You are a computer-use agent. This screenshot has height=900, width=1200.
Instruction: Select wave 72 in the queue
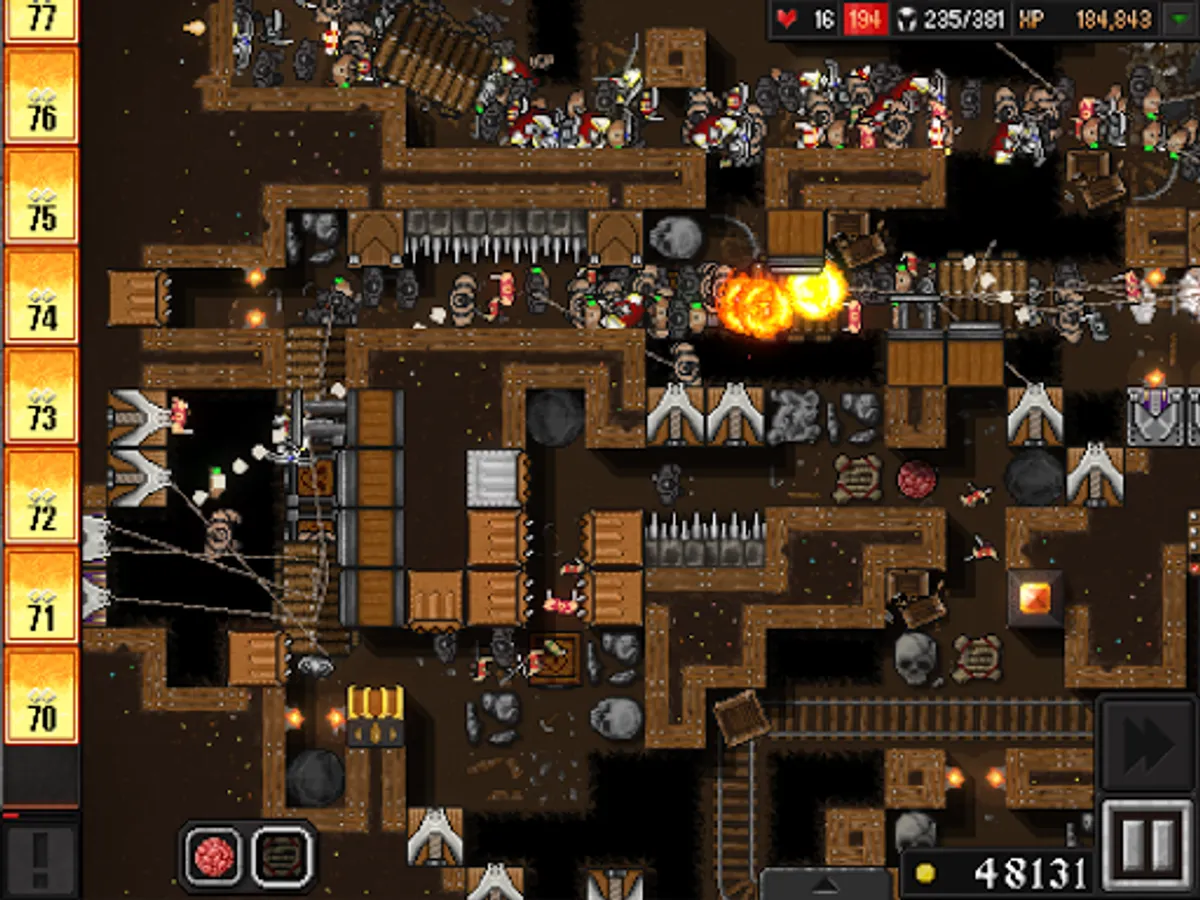[x=41, y=495]
